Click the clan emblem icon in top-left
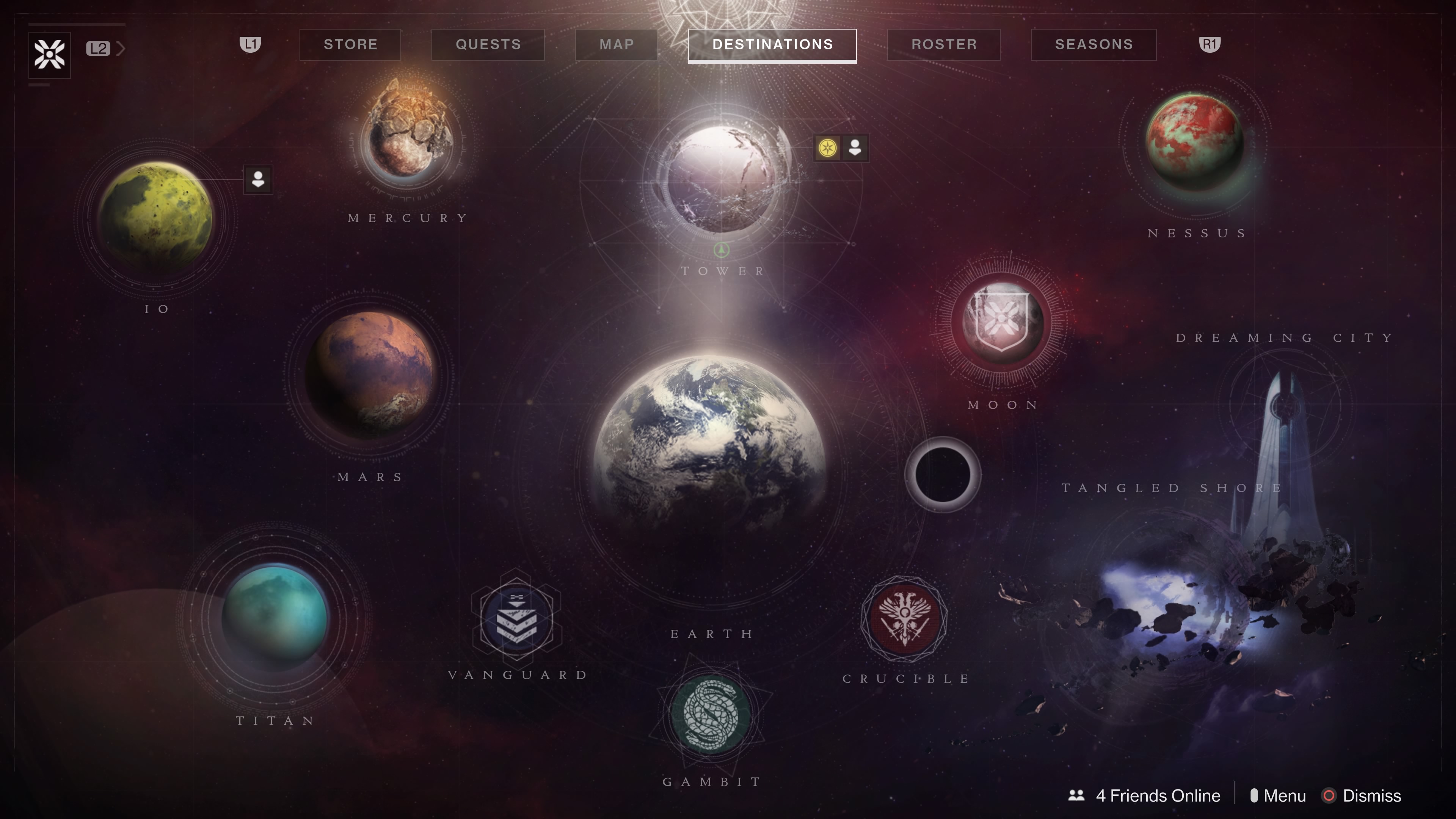 point(50,55)
